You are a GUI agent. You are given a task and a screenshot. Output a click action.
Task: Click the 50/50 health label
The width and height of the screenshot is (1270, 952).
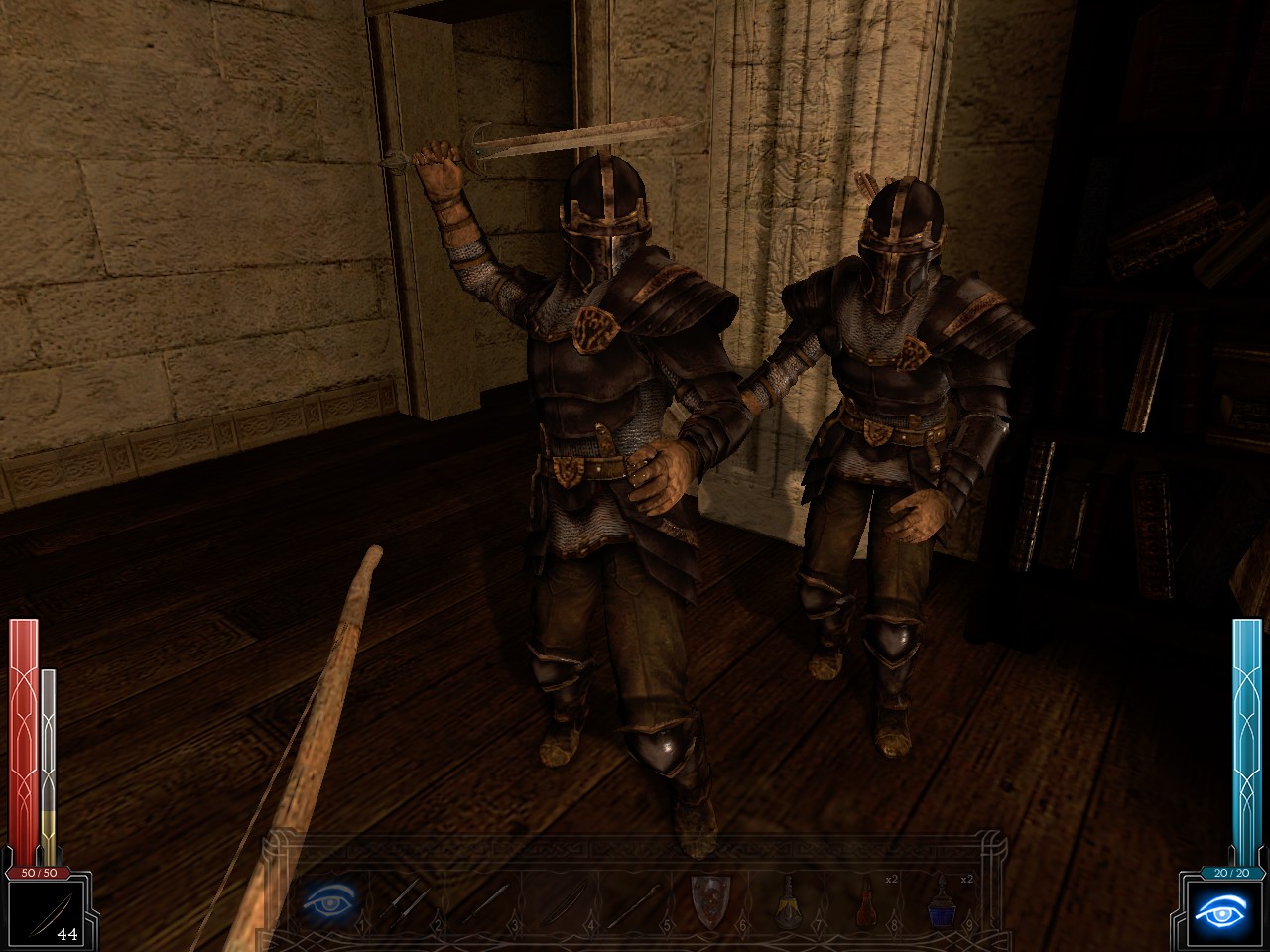coord(40,875)
